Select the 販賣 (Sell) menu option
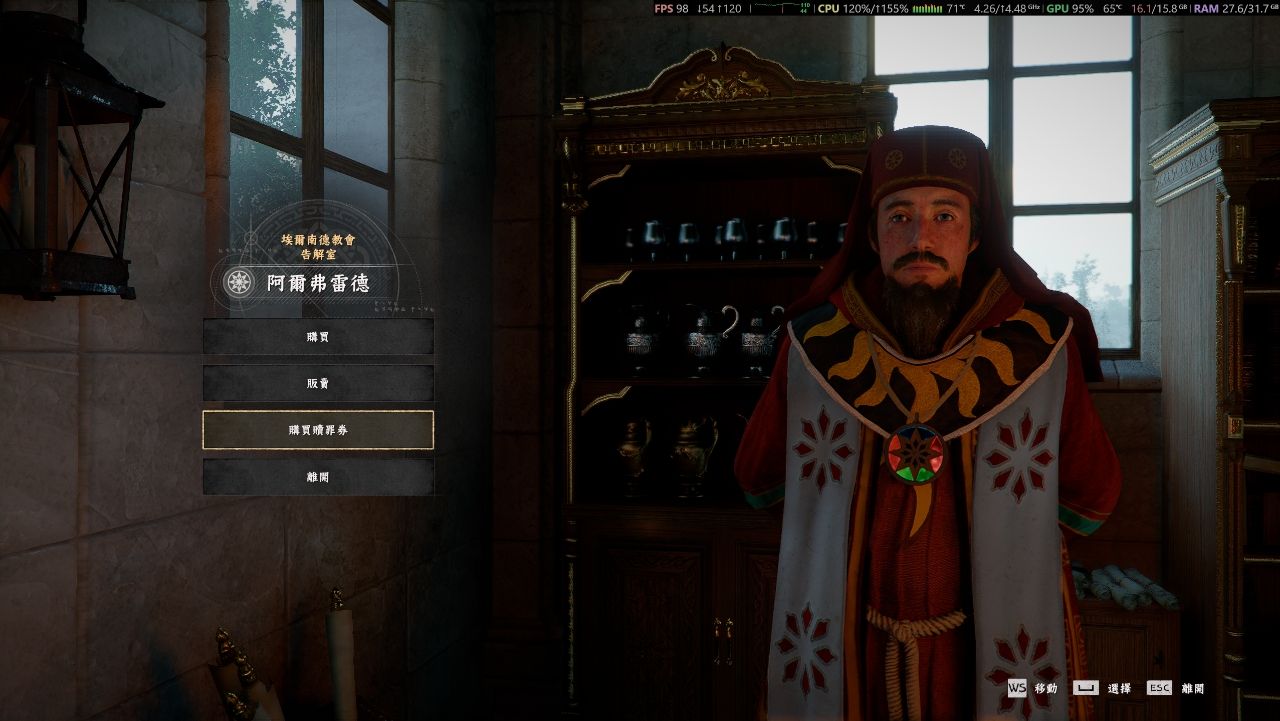 (x=318, y=383)
